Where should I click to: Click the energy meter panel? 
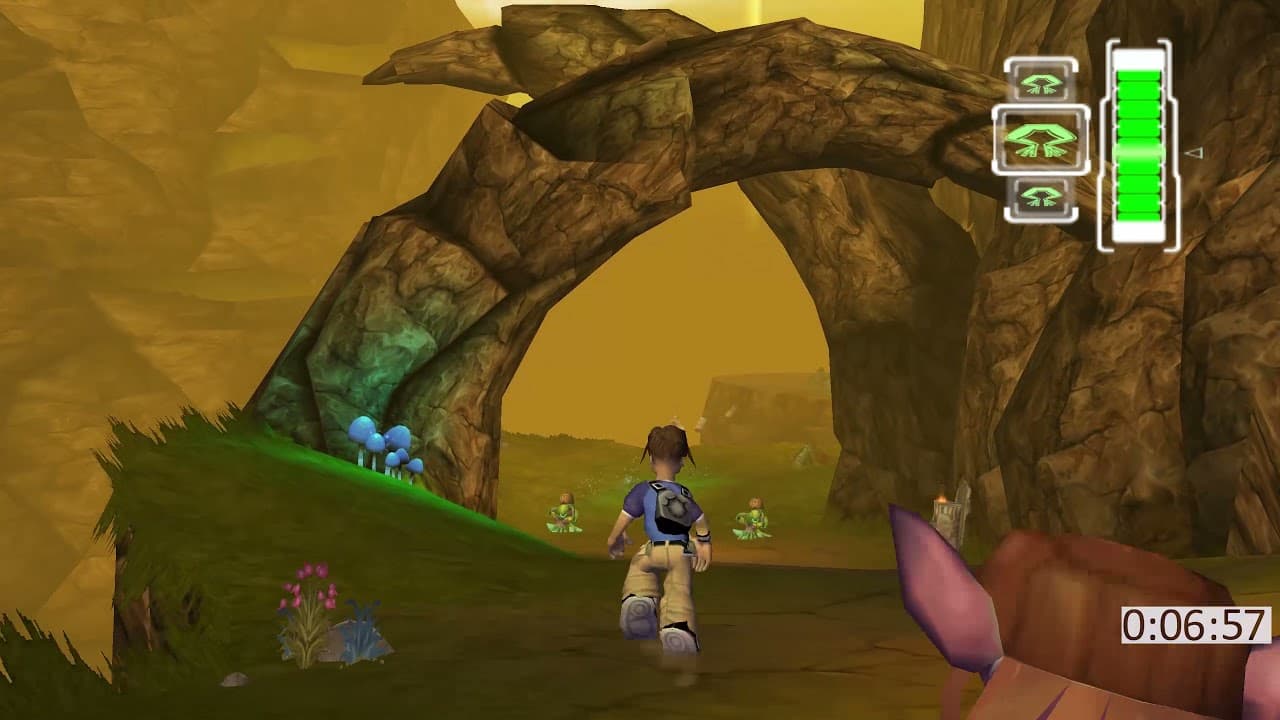(1137, 140)
